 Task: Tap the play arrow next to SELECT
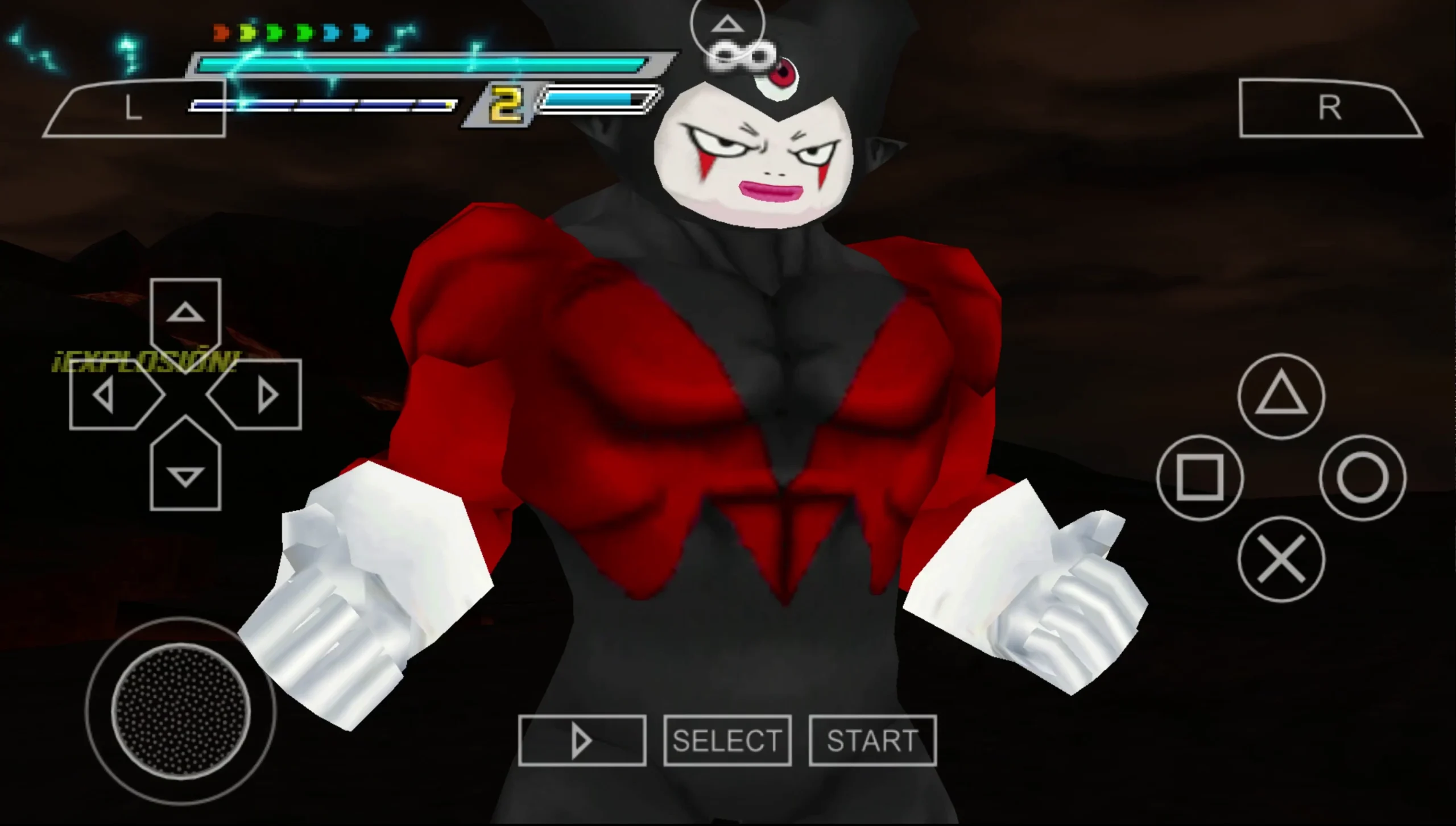(581, 740)
